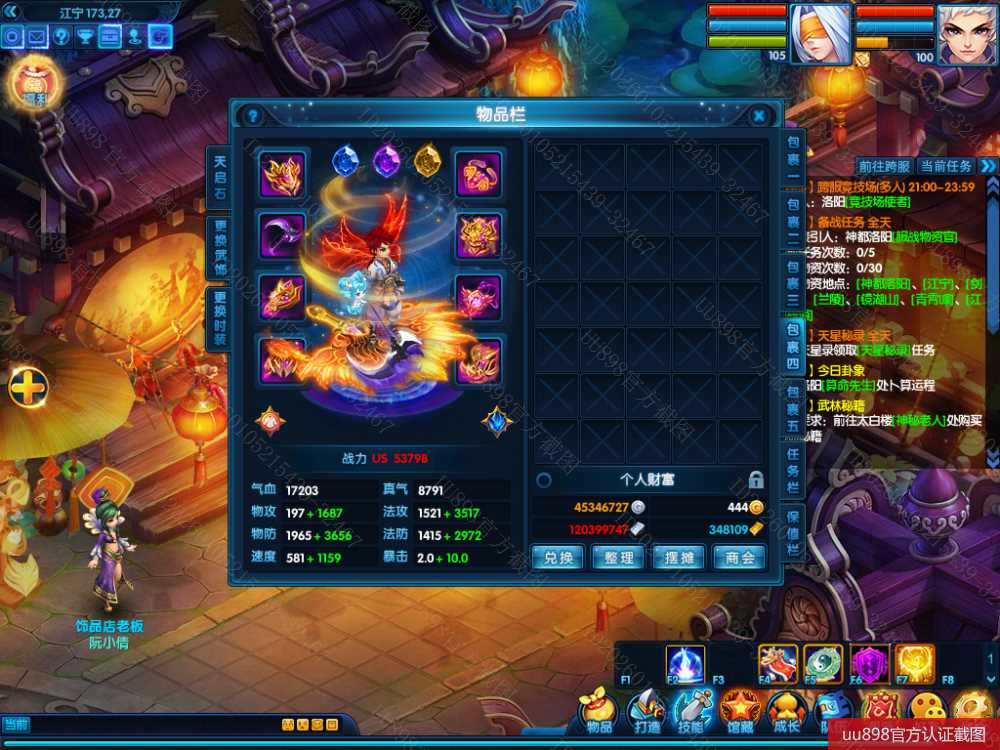The height and width of the screenshot is (750, 1000).
Task: Sort the bag with 整理
Action: (x=618, y=558)
